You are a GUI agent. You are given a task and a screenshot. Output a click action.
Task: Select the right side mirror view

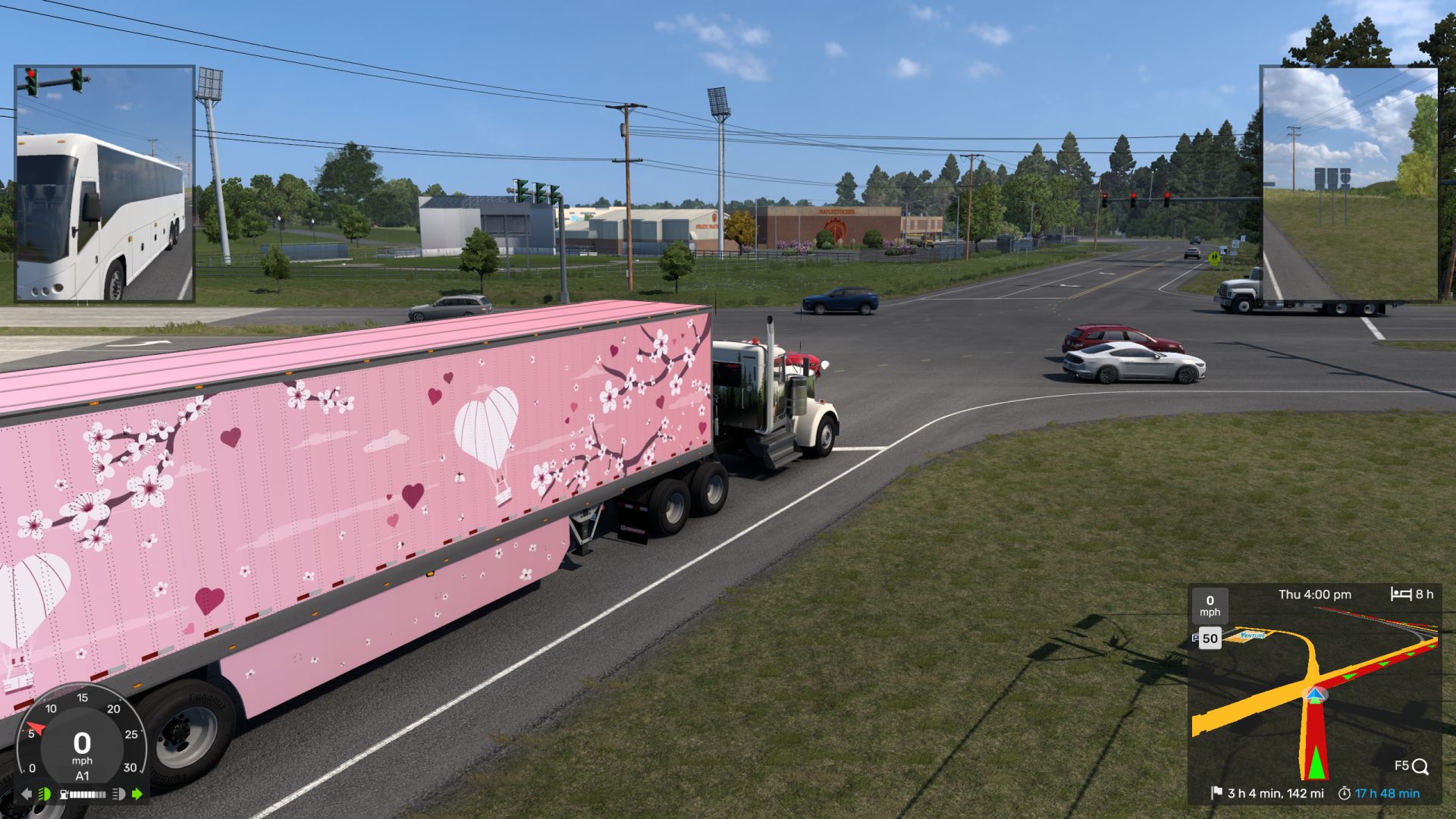coord(1349,184)
